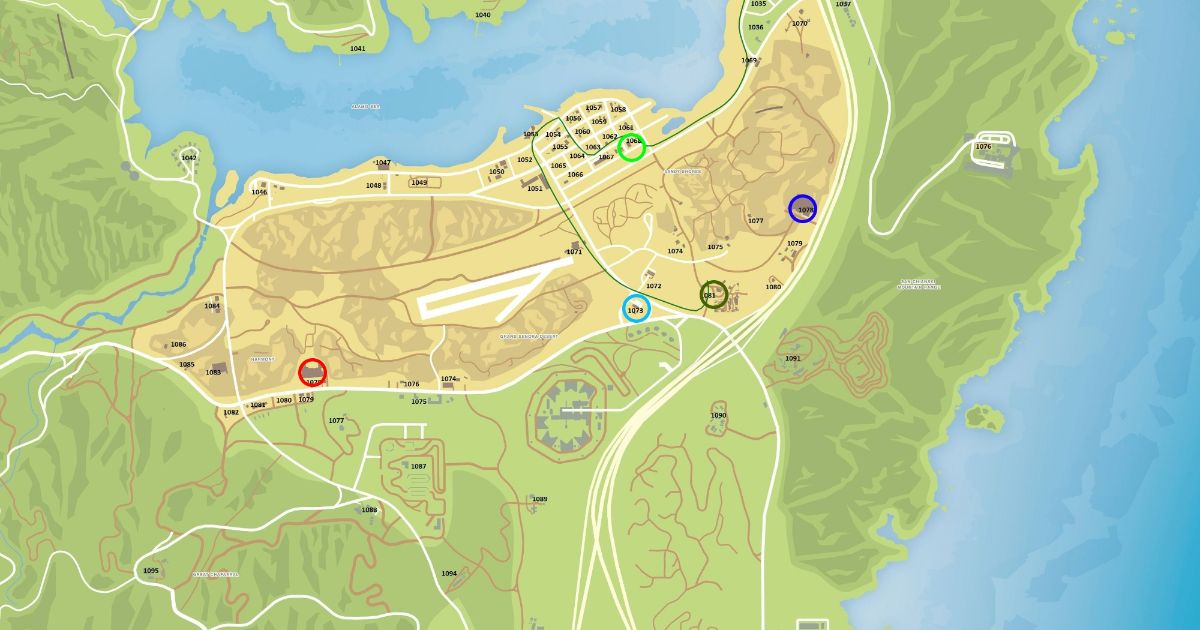This screenshot has height=630, width=1200.
Task: Pick the dark green circled map marker
Action: pyautogui.click(x=713, y=294)
